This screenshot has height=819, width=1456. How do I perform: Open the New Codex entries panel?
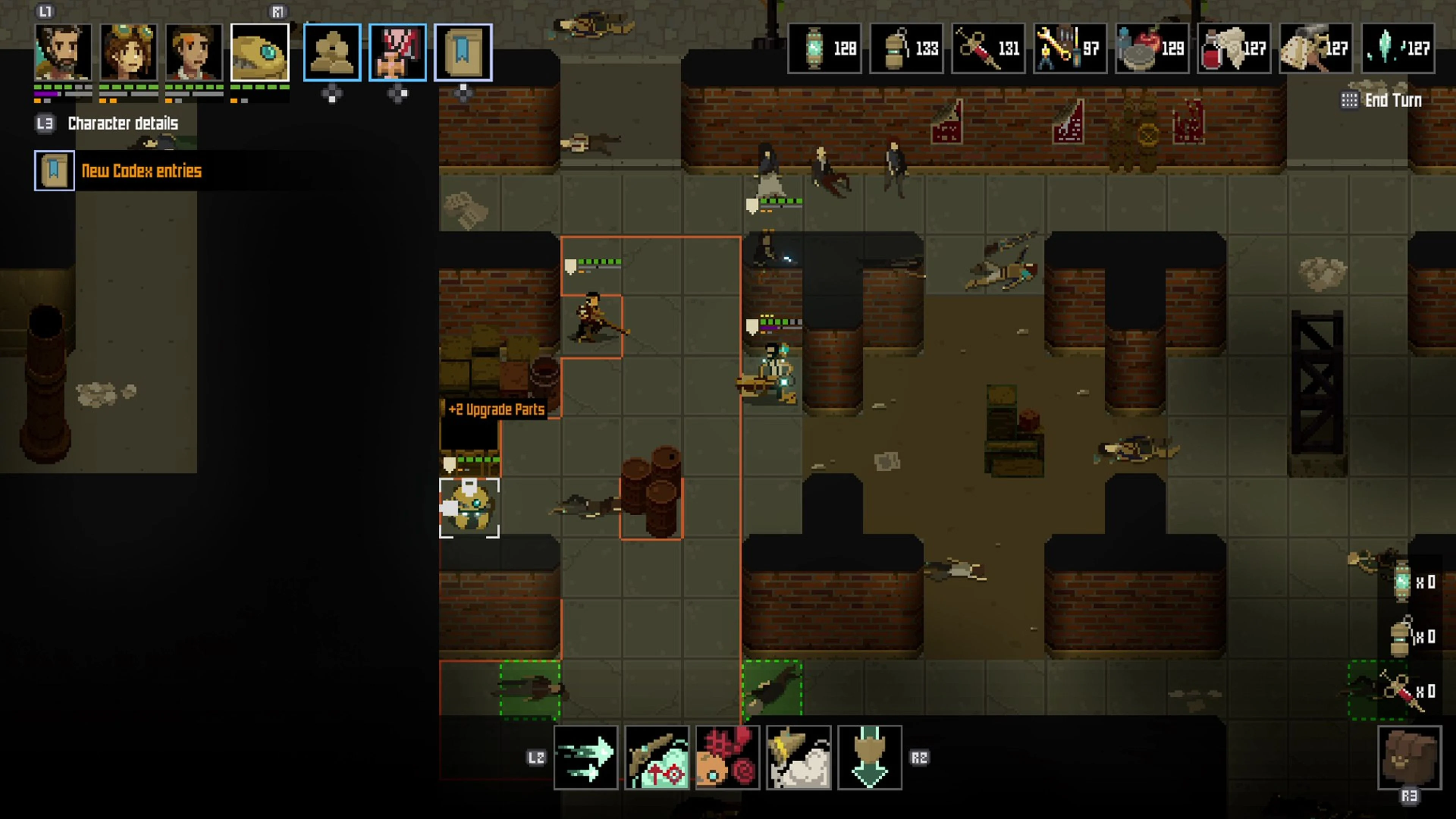click(x=141, y=171)
